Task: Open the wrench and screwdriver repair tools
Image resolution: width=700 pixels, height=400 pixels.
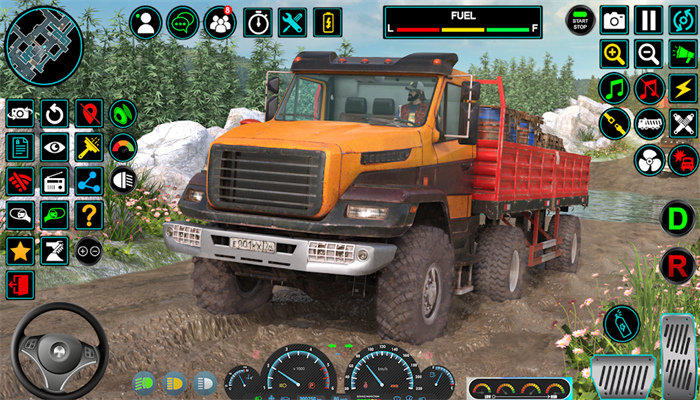Action: tap(292, 22)
